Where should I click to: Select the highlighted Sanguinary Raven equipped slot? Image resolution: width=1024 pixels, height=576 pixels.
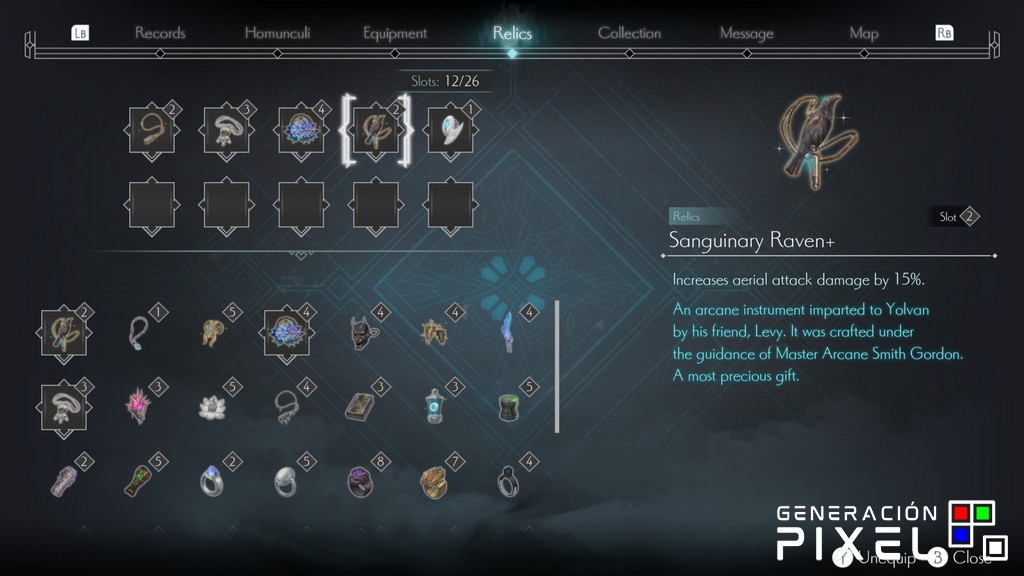click(x=376, y=130)
